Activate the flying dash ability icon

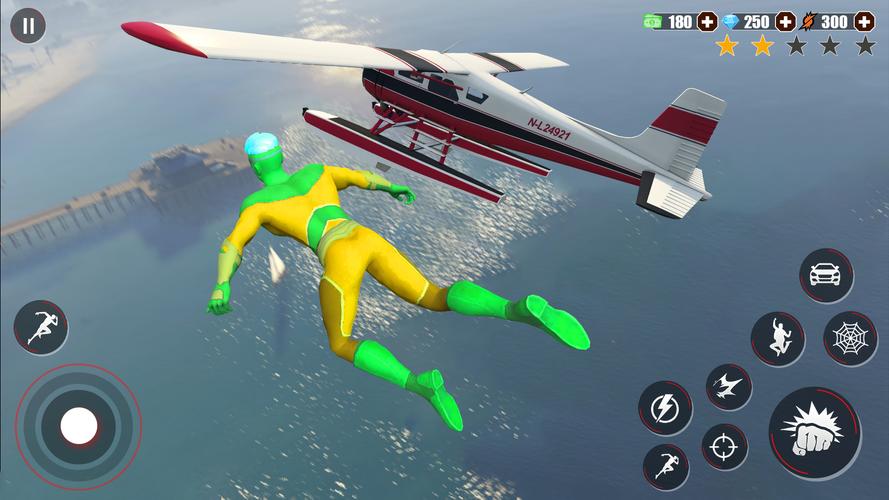pyautogui.click(x=728, y=387)
